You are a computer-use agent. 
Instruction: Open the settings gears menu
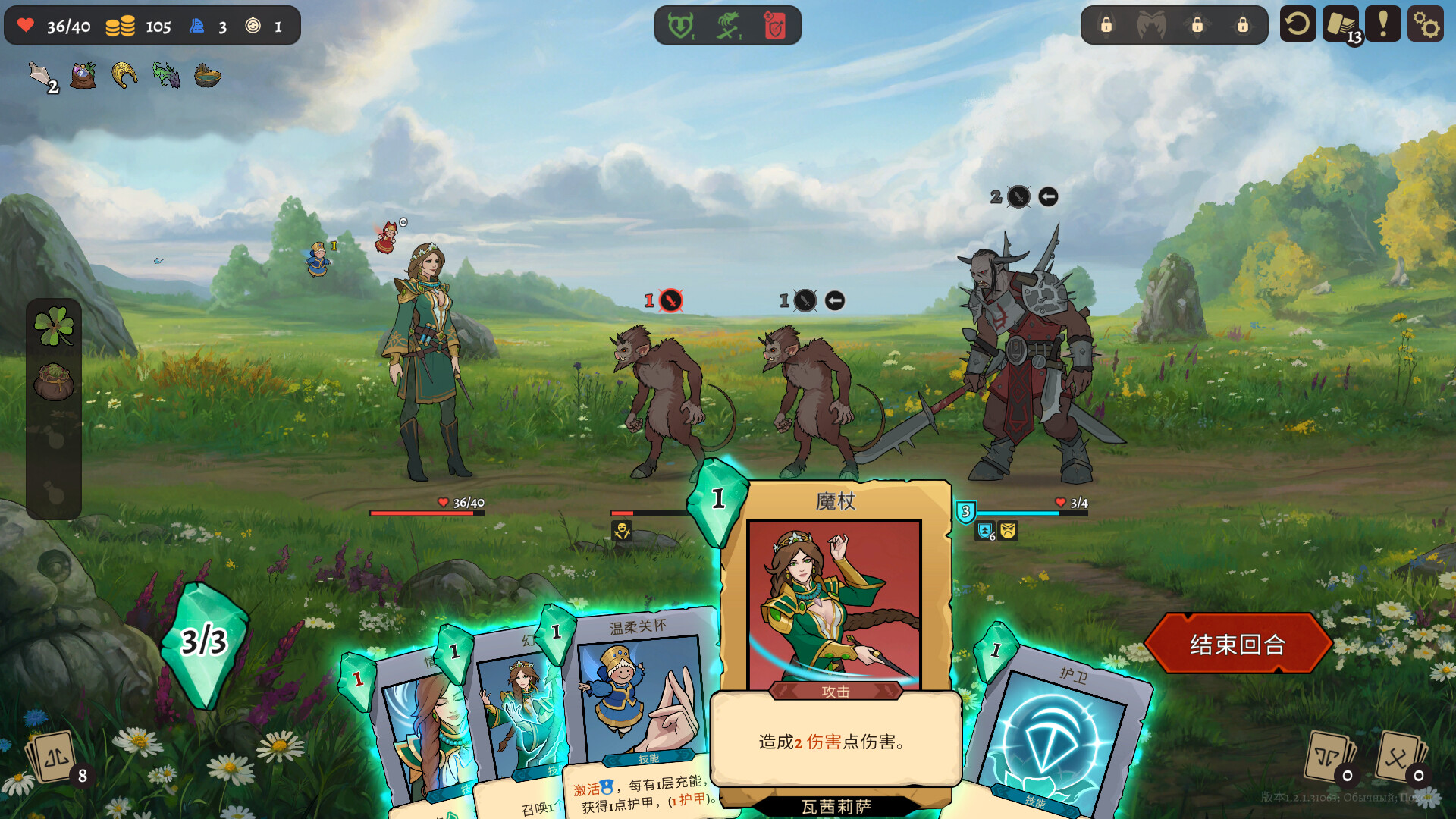(1428, 24)
